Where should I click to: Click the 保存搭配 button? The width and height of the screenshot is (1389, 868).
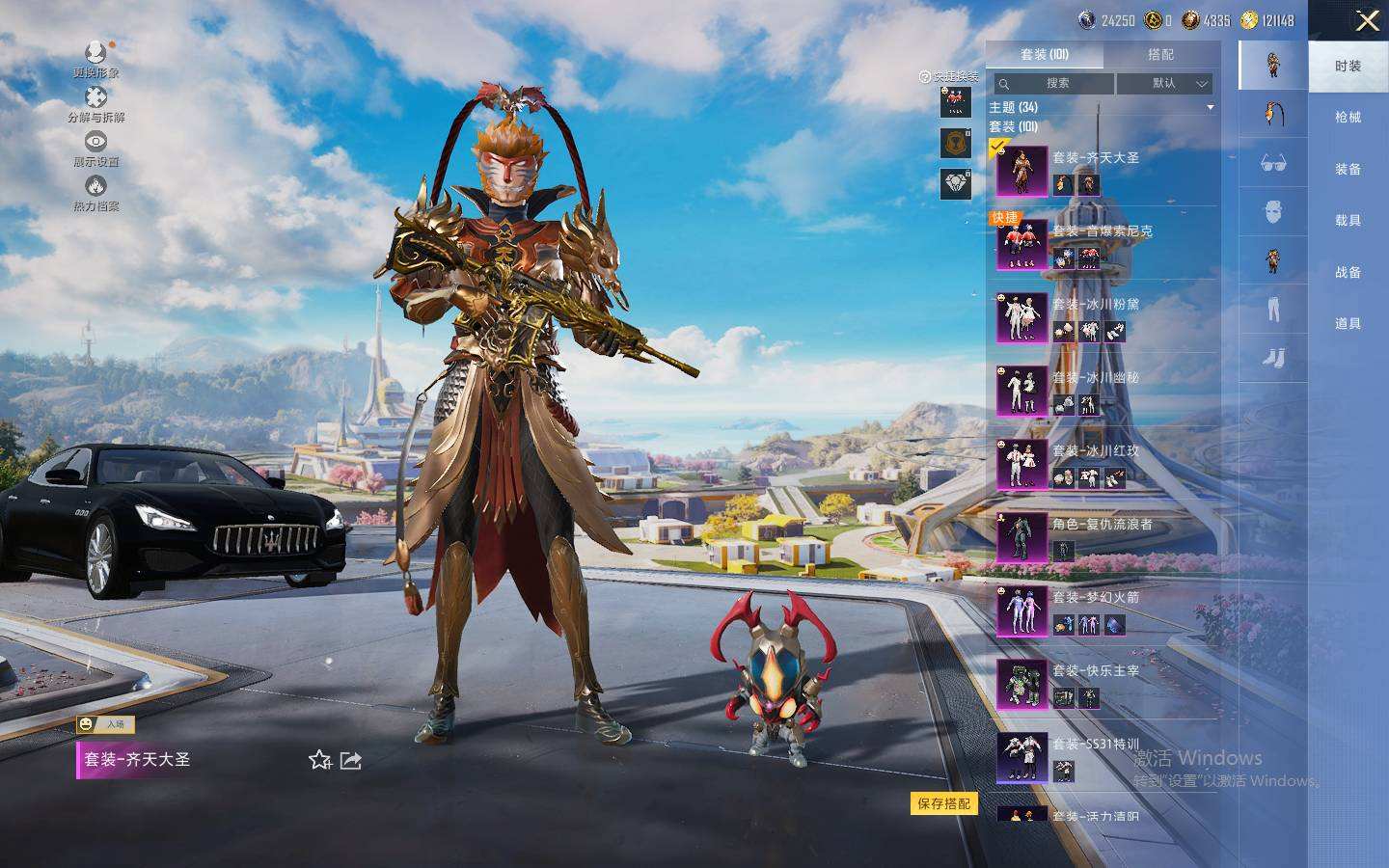click(943, 803)
